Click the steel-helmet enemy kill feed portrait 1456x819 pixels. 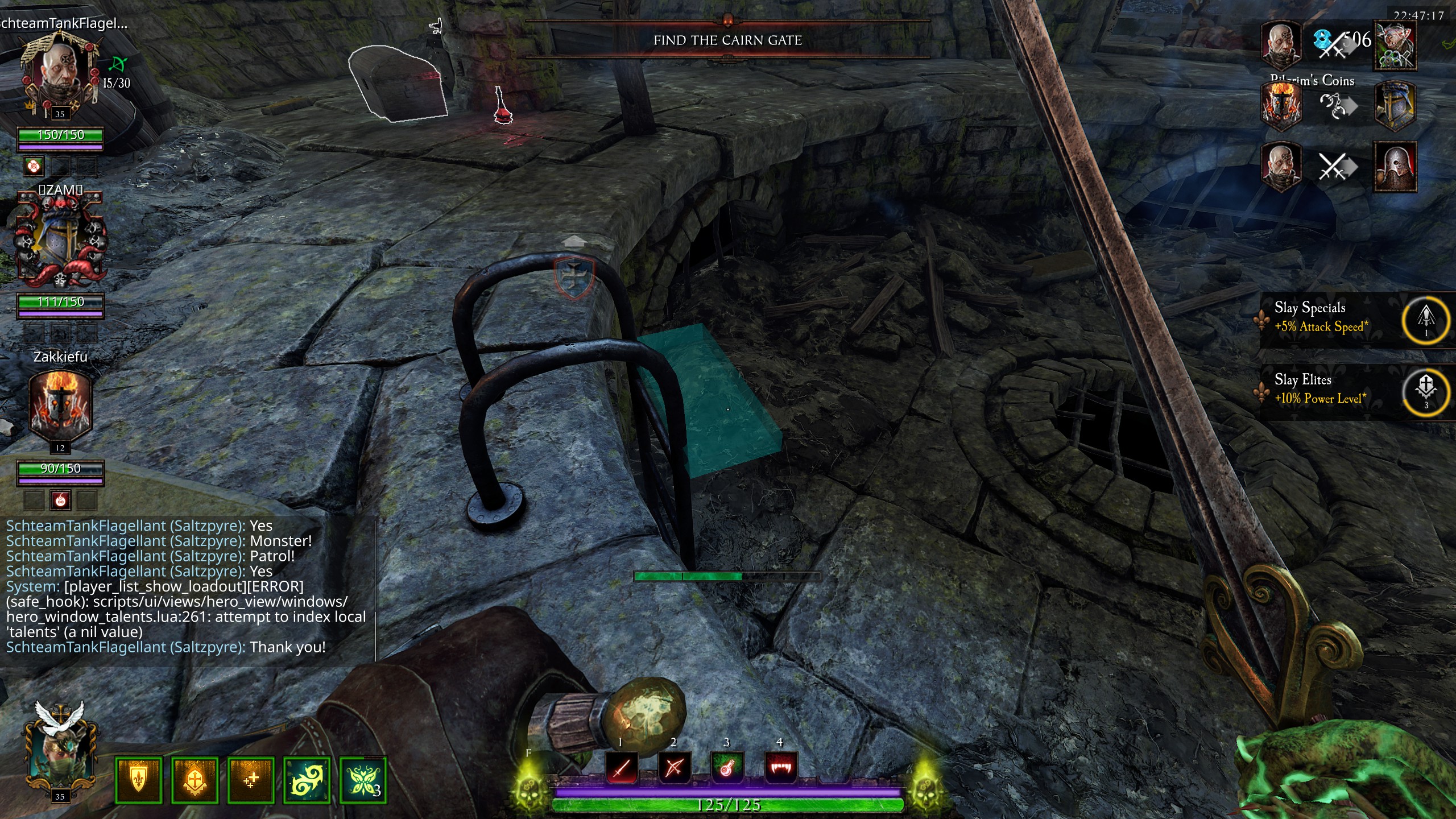point(1395,166)
